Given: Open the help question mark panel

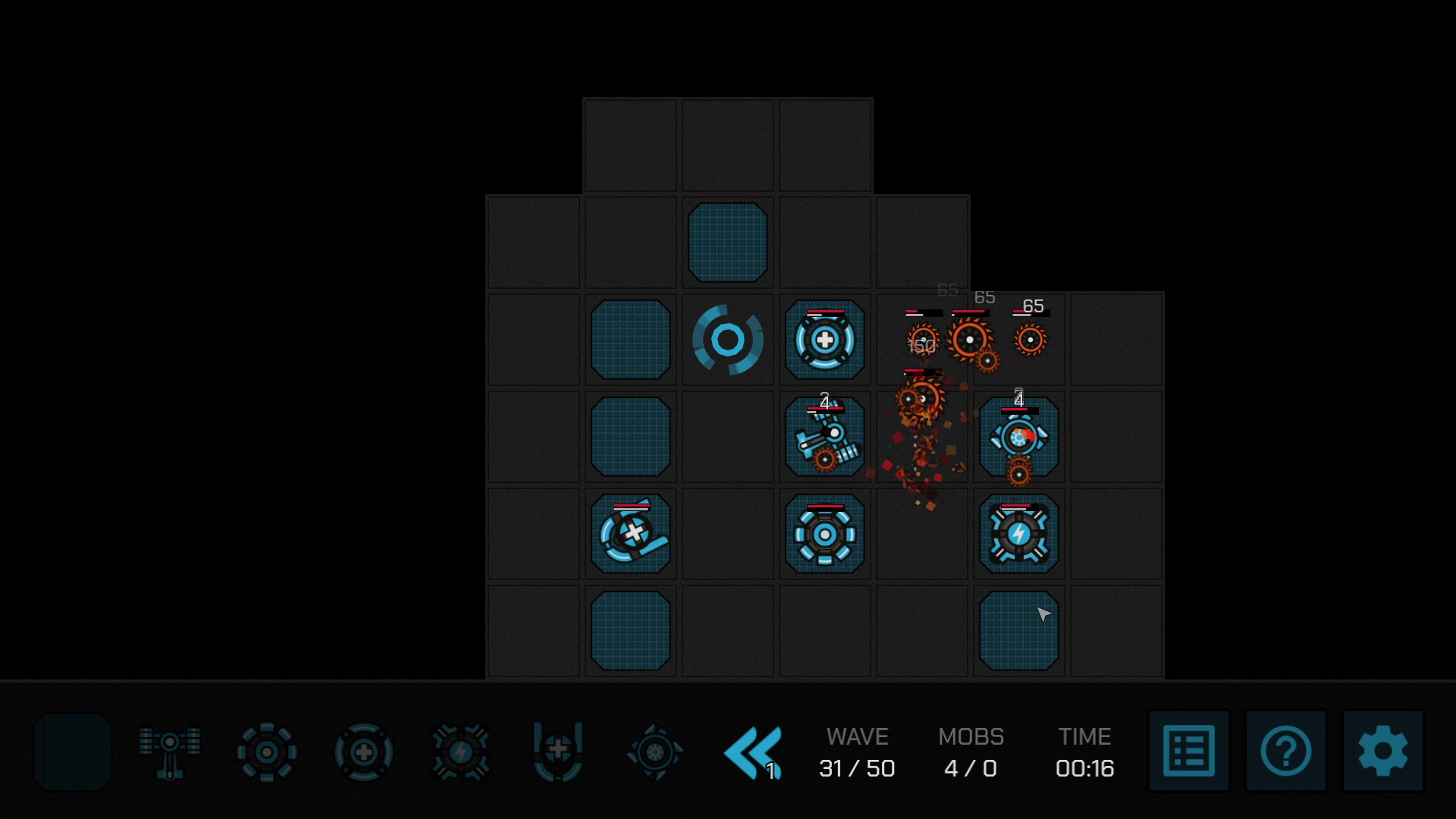Looking at the screenshot, I should 1286,751.
